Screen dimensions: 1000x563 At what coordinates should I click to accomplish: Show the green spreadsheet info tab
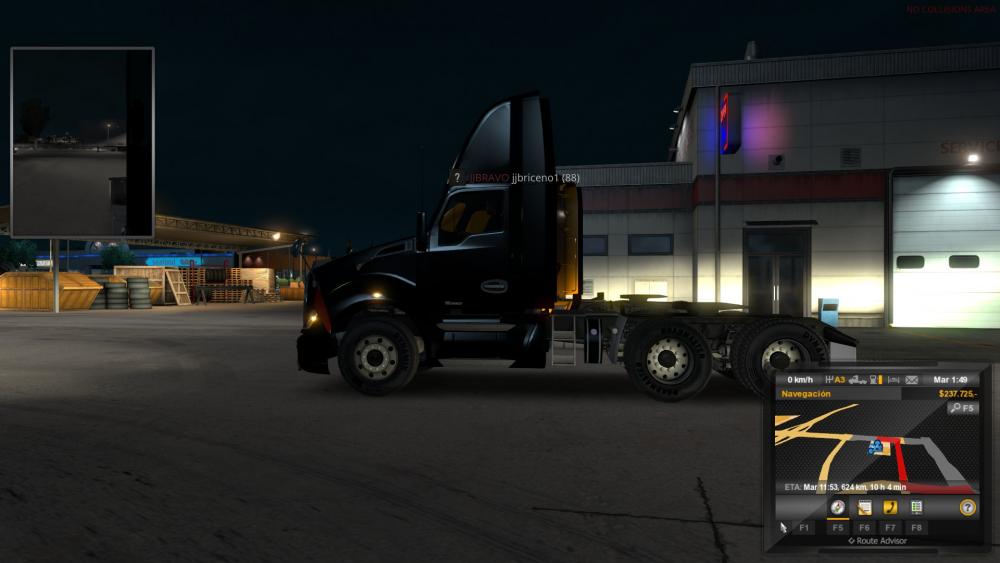click(x=916, y=507)
